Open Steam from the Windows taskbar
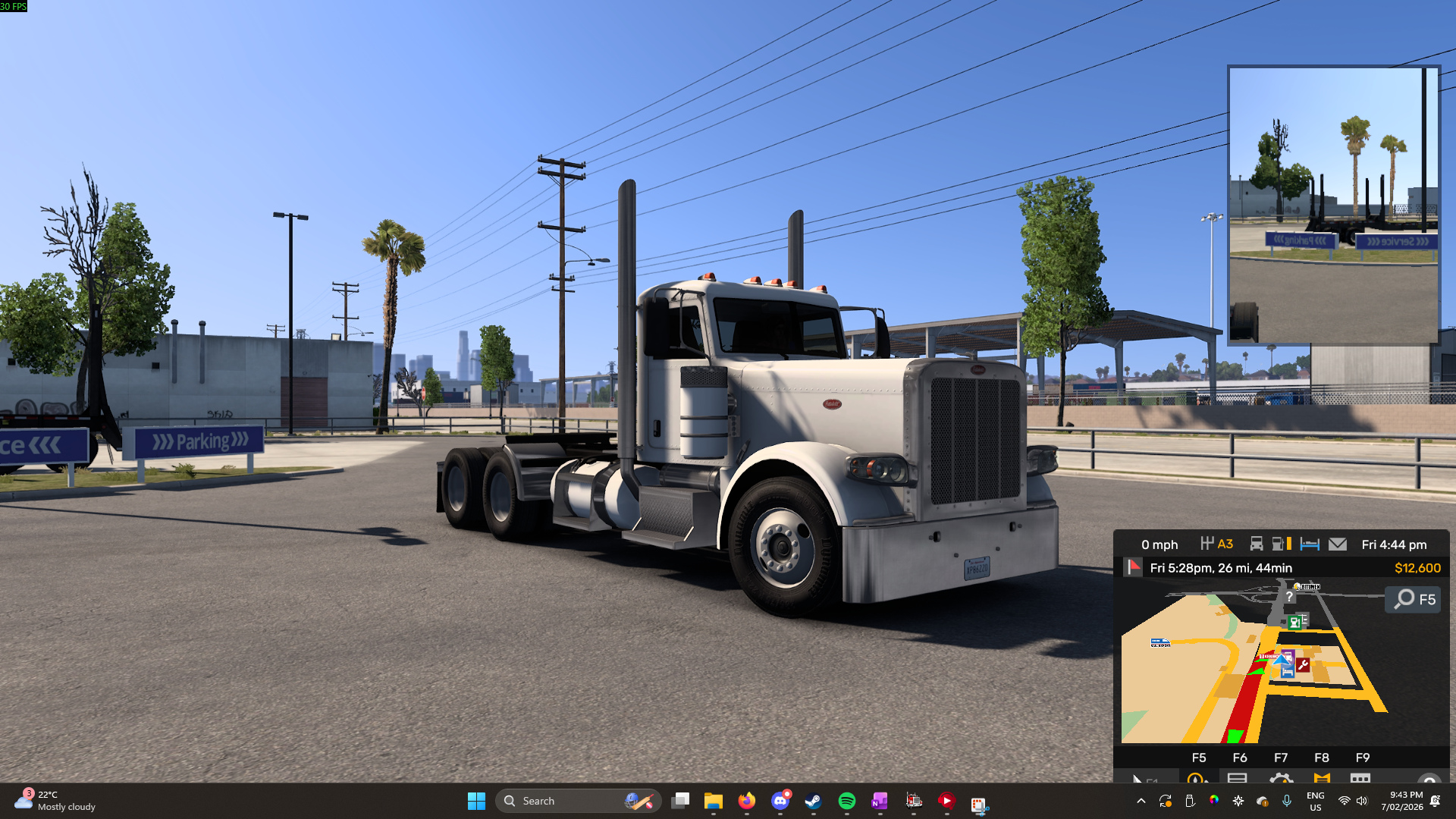This screenshot has height=819, width=1456. click(x=813, y=801)
